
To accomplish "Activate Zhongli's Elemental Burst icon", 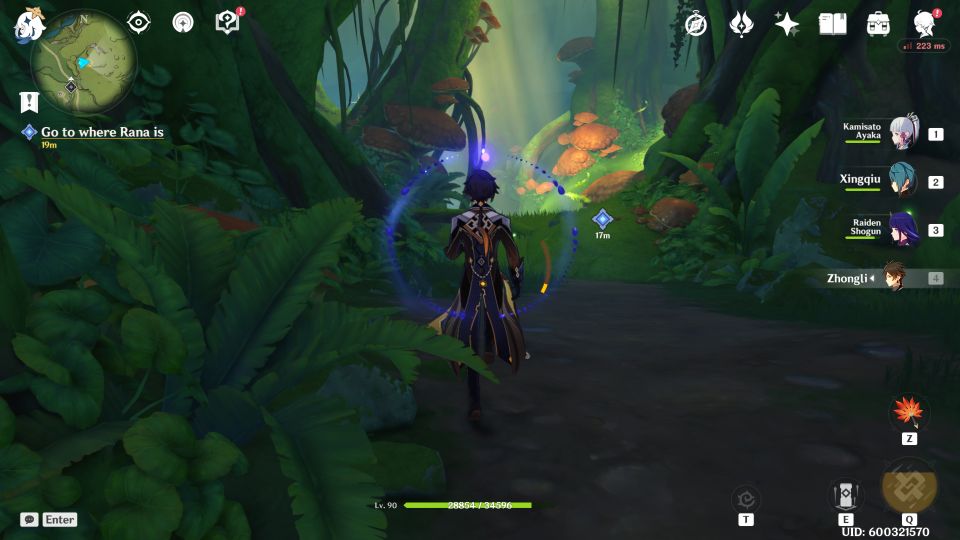I will (x=909, y=487).
